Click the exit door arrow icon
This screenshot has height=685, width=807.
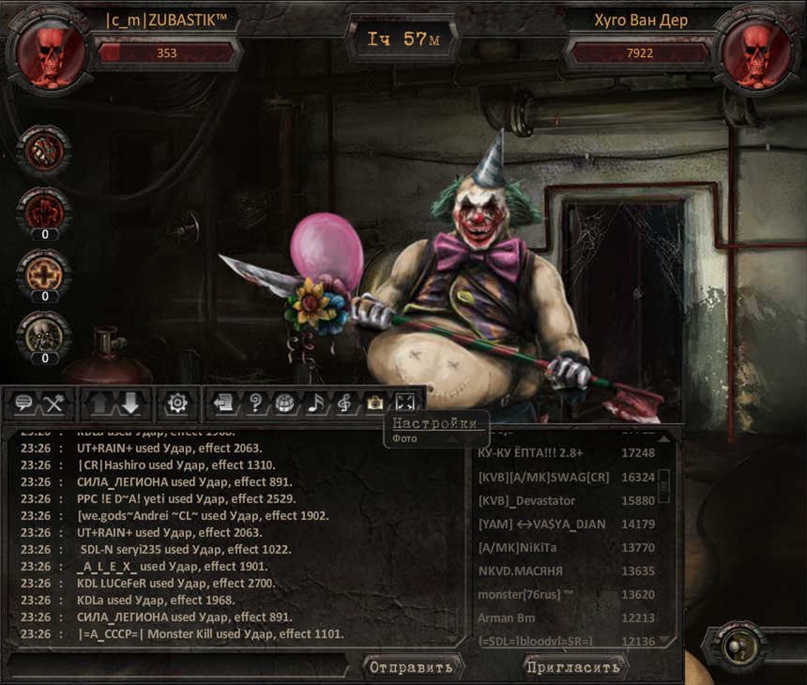pos(225,403)
